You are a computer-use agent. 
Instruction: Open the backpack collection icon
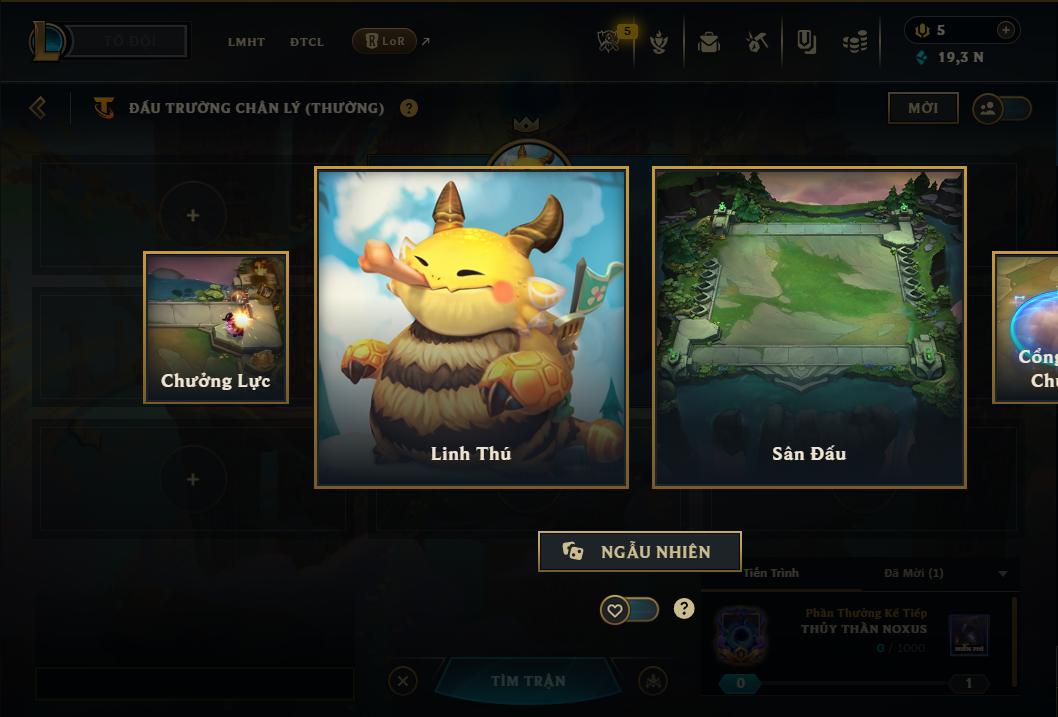[x=709, y=42]
